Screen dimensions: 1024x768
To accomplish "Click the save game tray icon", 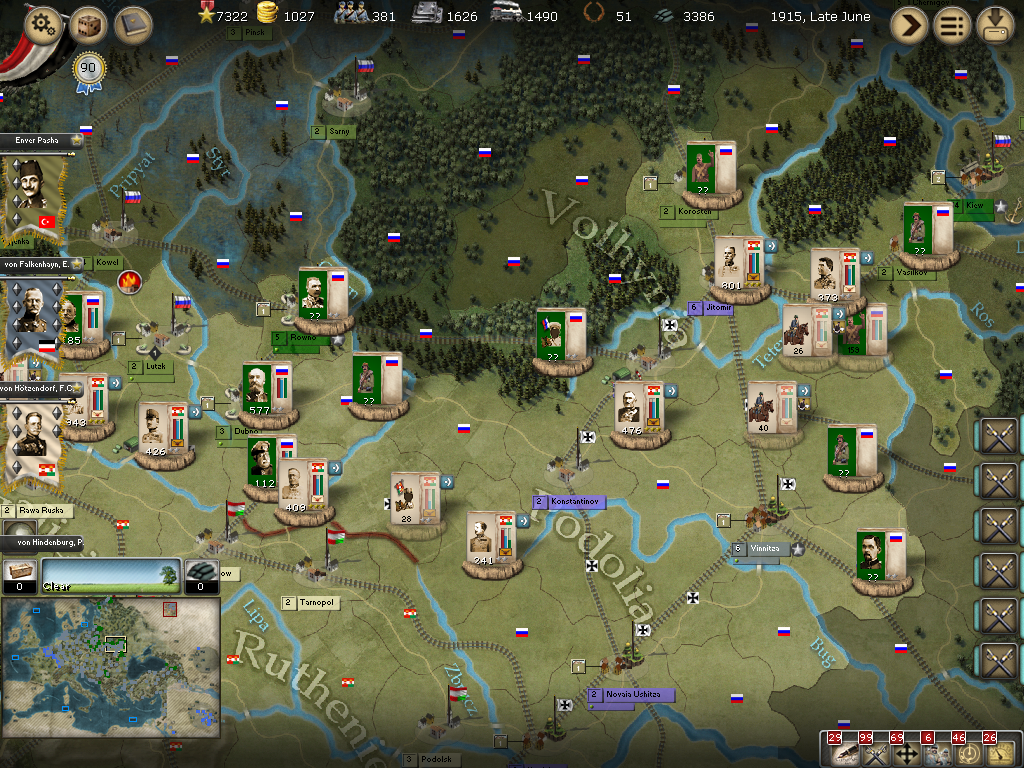I will (x=995, y=26).
